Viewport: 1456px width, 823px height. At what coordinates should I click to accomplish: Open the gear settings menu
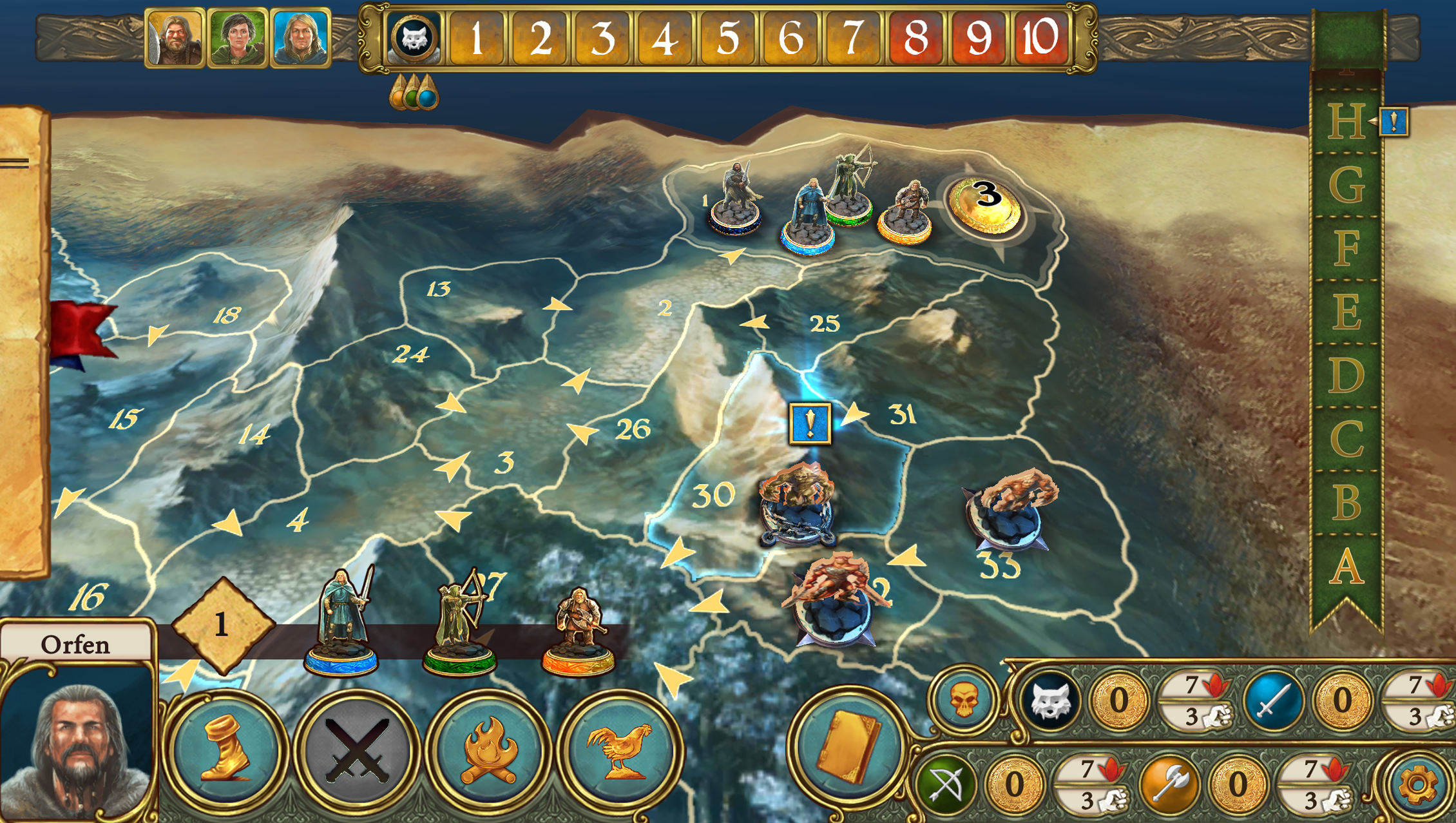[1417, 784]
